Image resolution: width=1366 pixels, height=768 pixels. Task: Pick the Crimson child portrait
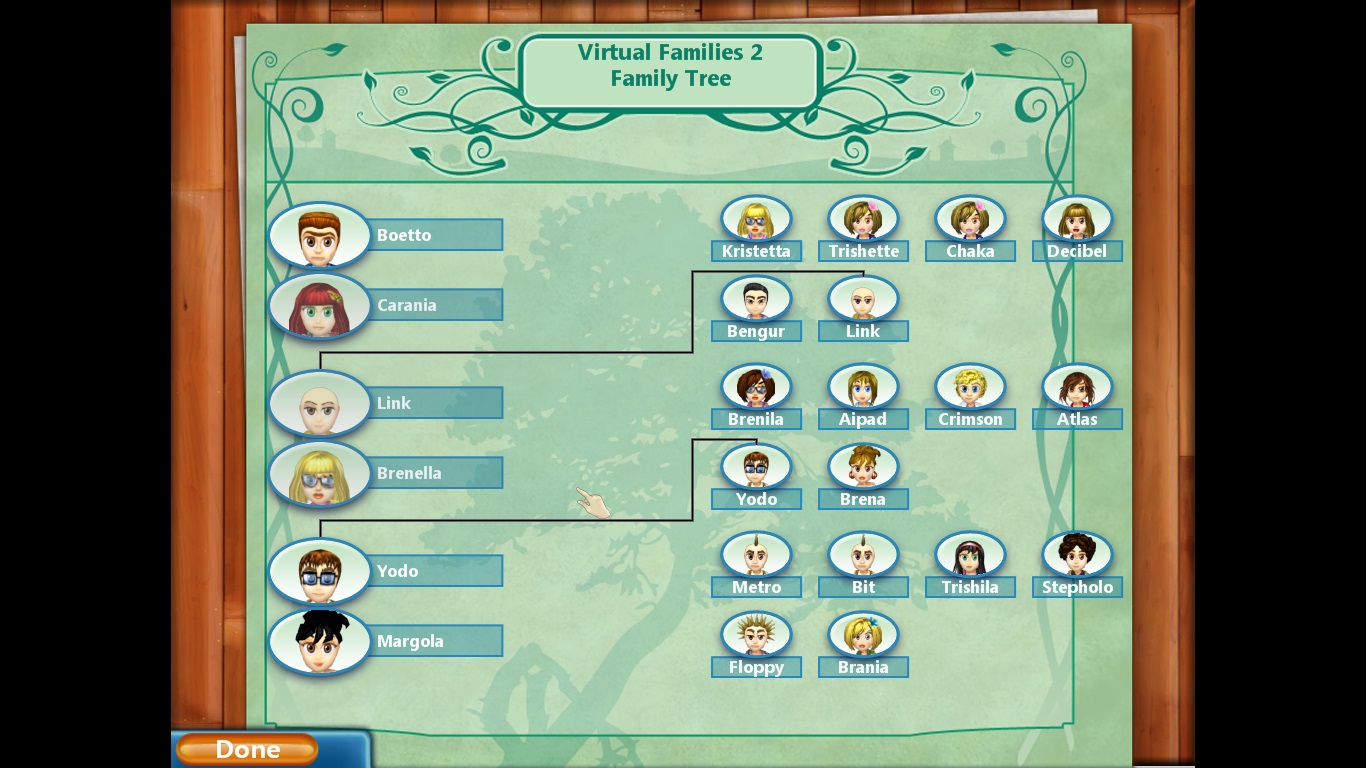coord(970,387)
